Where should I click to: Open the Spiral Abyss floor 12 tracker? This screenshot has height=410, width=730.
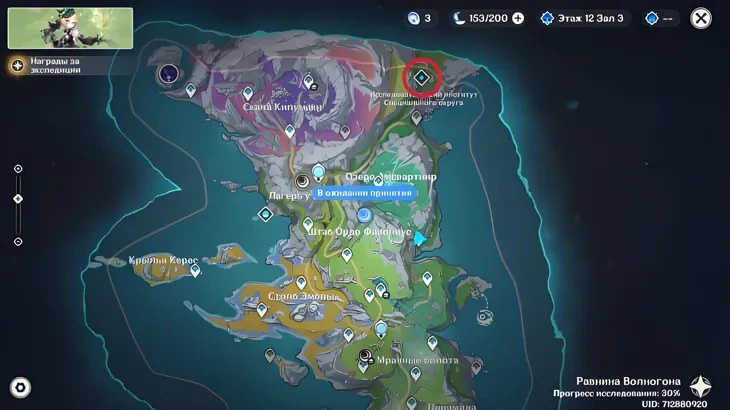(585, 18)
